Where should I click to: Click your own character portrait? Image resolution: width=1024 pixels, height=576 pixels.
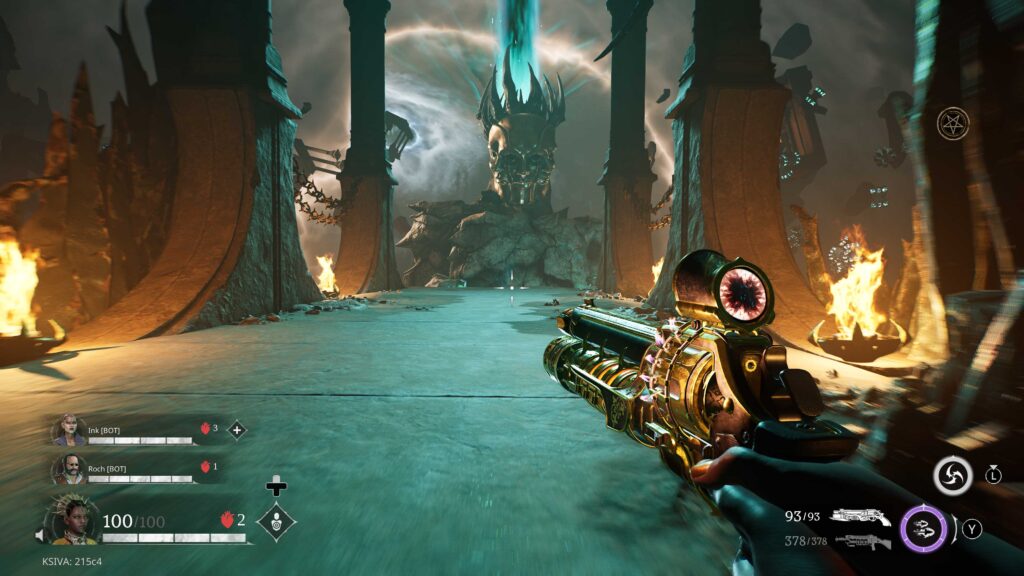[72, 520]
